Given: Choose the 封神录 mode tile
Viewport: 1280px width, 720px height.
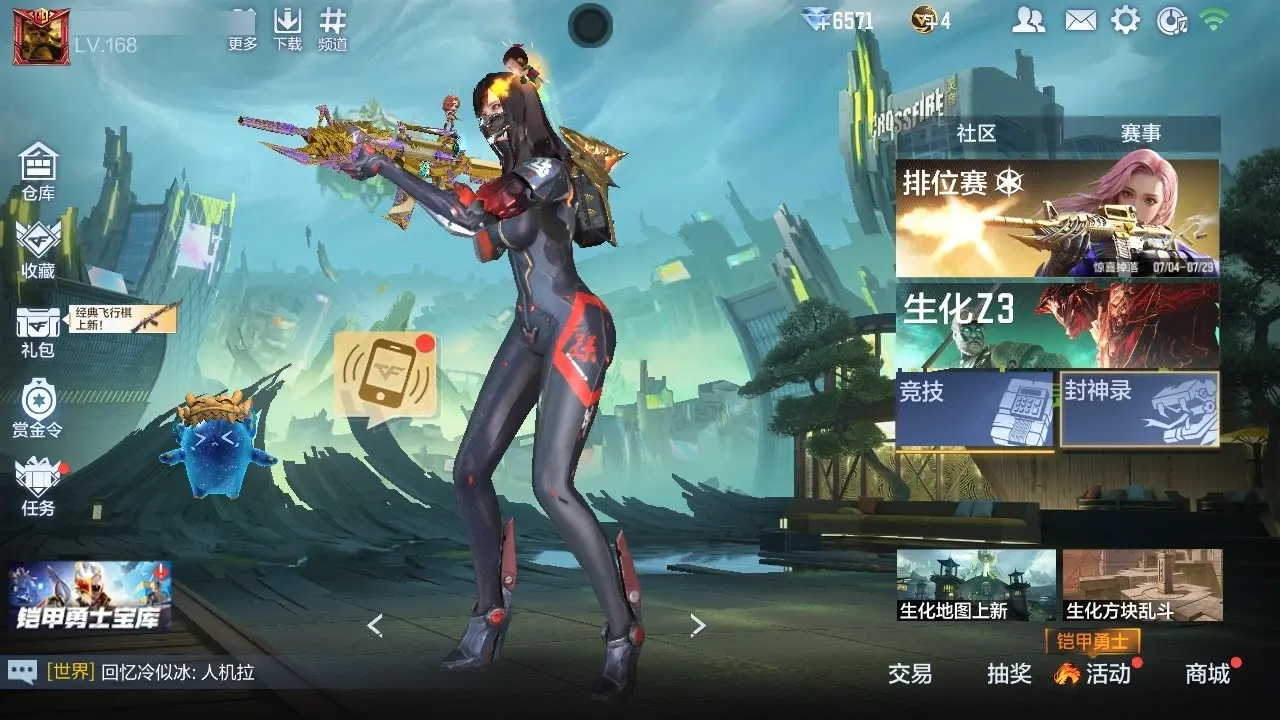Looking at the screenshot, I should [1140, 409].
